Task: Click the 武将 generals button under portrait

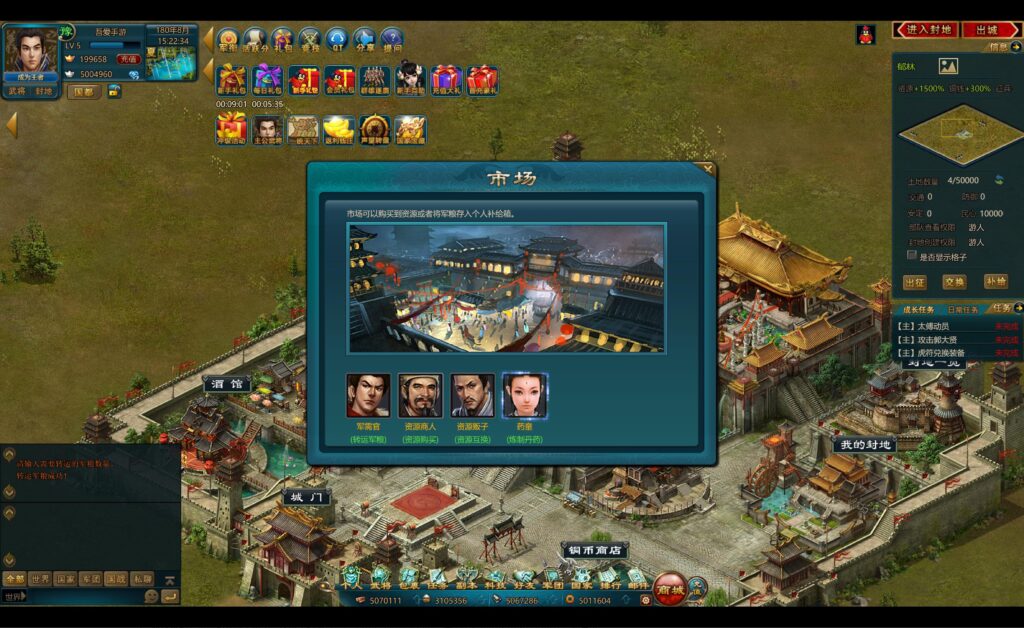Action: click(x=17, y=91)
